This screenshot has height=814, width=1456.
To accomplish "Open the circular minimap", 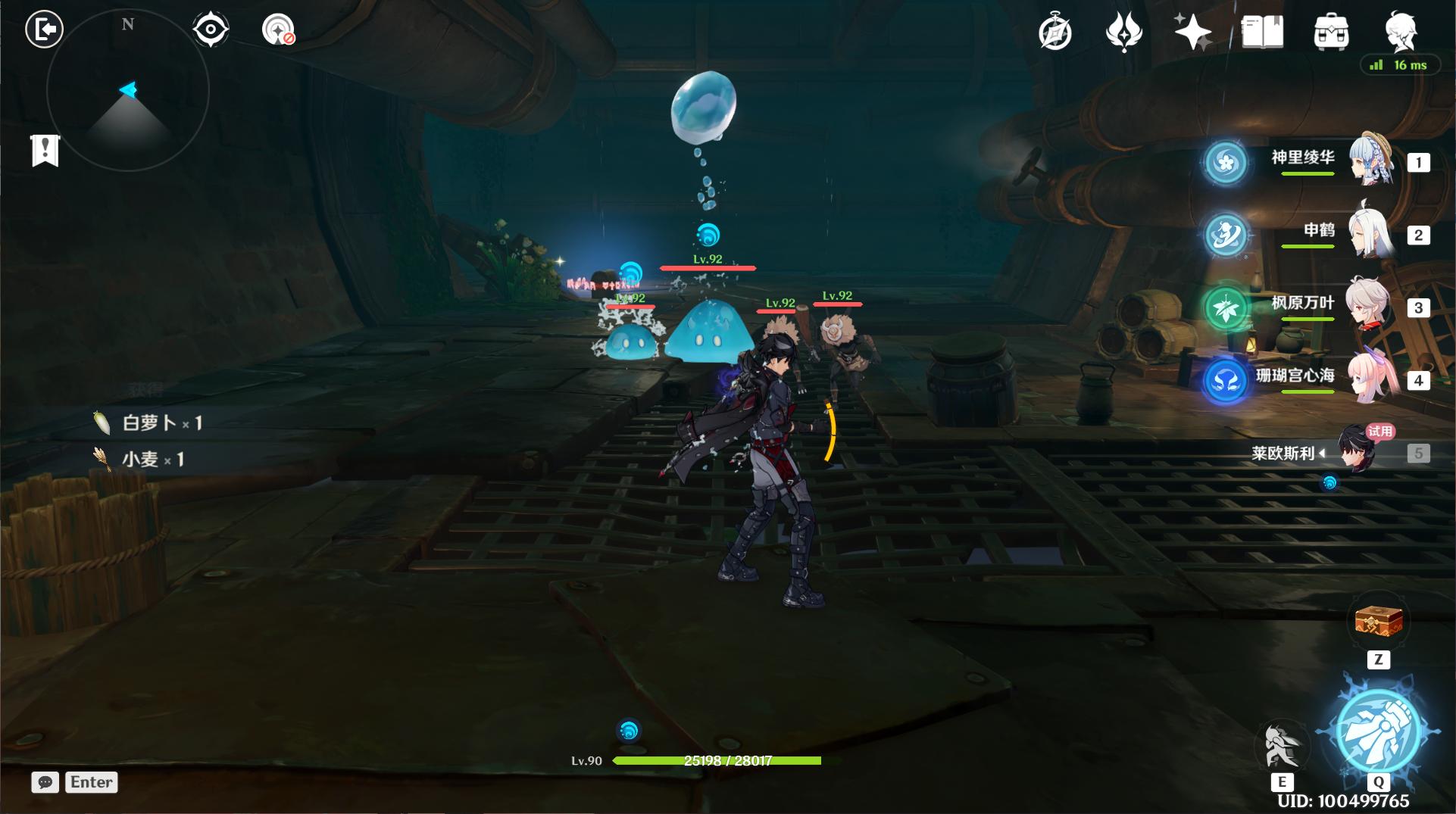I will pyautogui.click(x=127, y=91).
